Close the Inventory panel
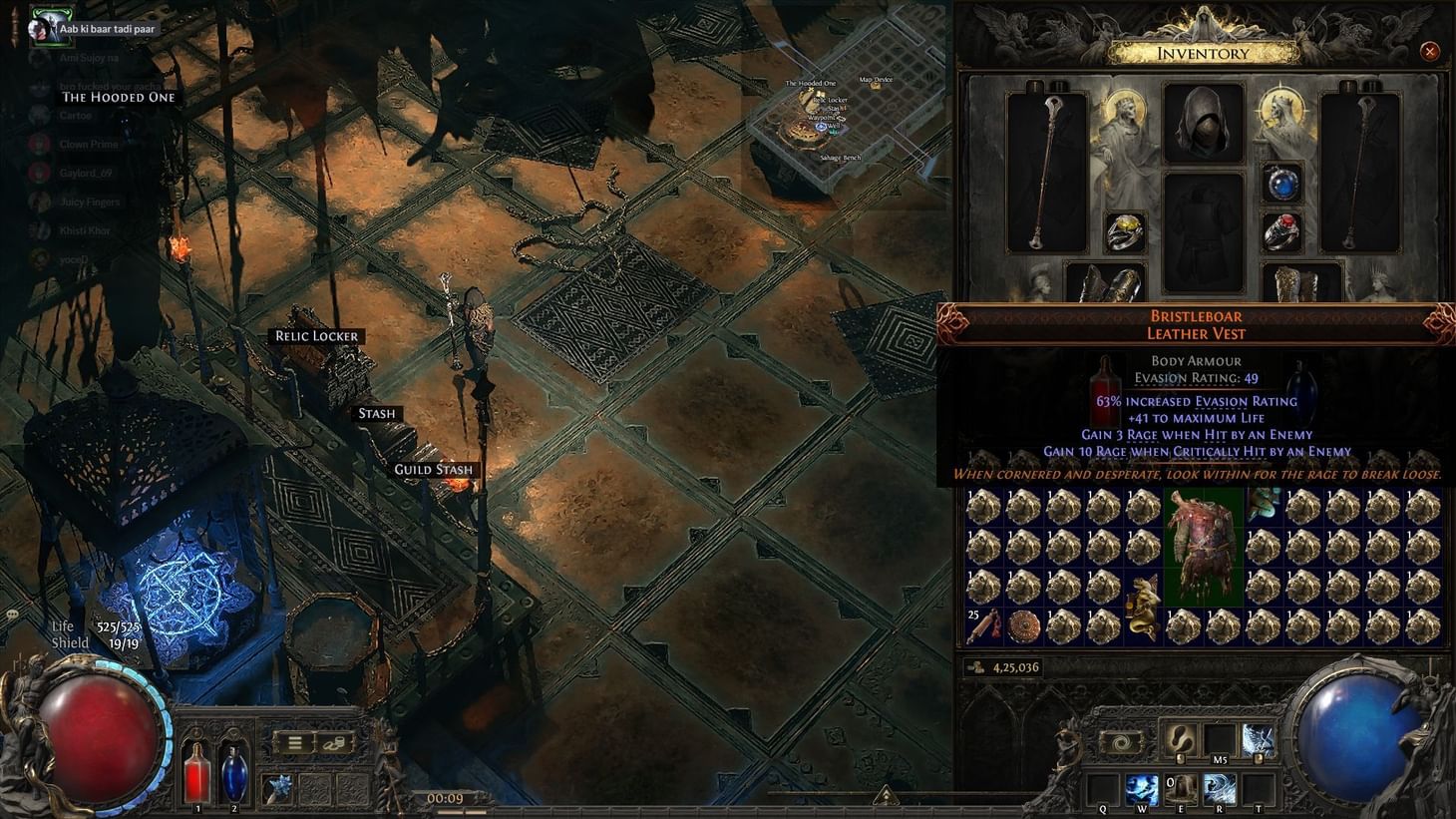Viewport: 1456px width, 819px height. [1431, 51]
